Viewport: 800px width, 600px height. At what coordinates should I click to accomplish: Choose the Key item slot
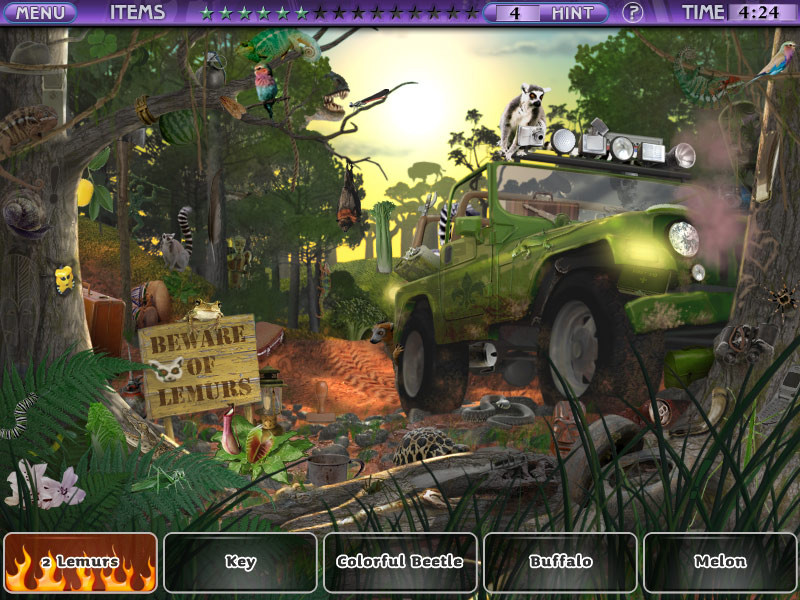click(x=240, y=562)
